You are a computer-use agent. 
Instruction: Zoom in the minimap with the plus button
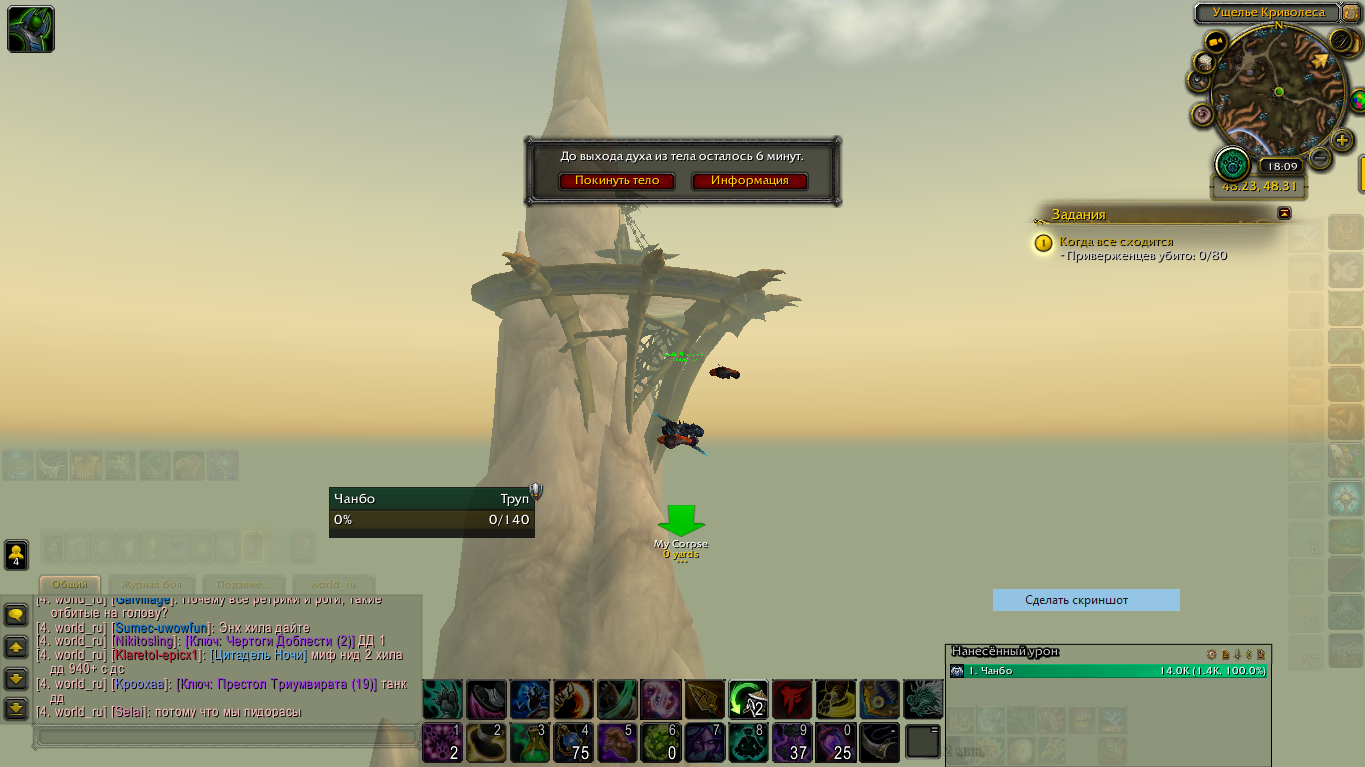(x=1343, y=141)
